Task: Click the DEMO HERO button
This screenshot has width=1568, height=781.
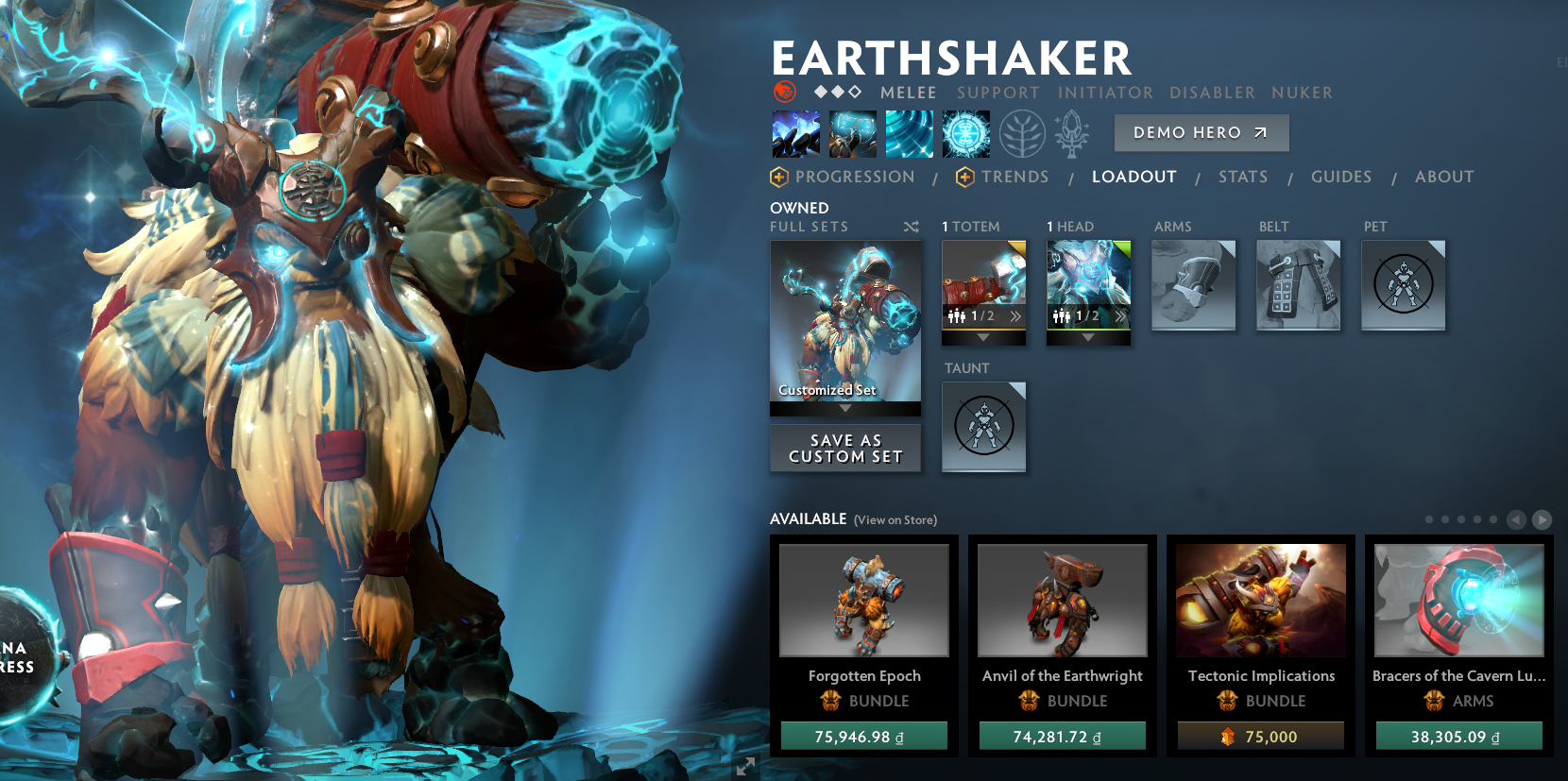Action: click(1201, 132)
